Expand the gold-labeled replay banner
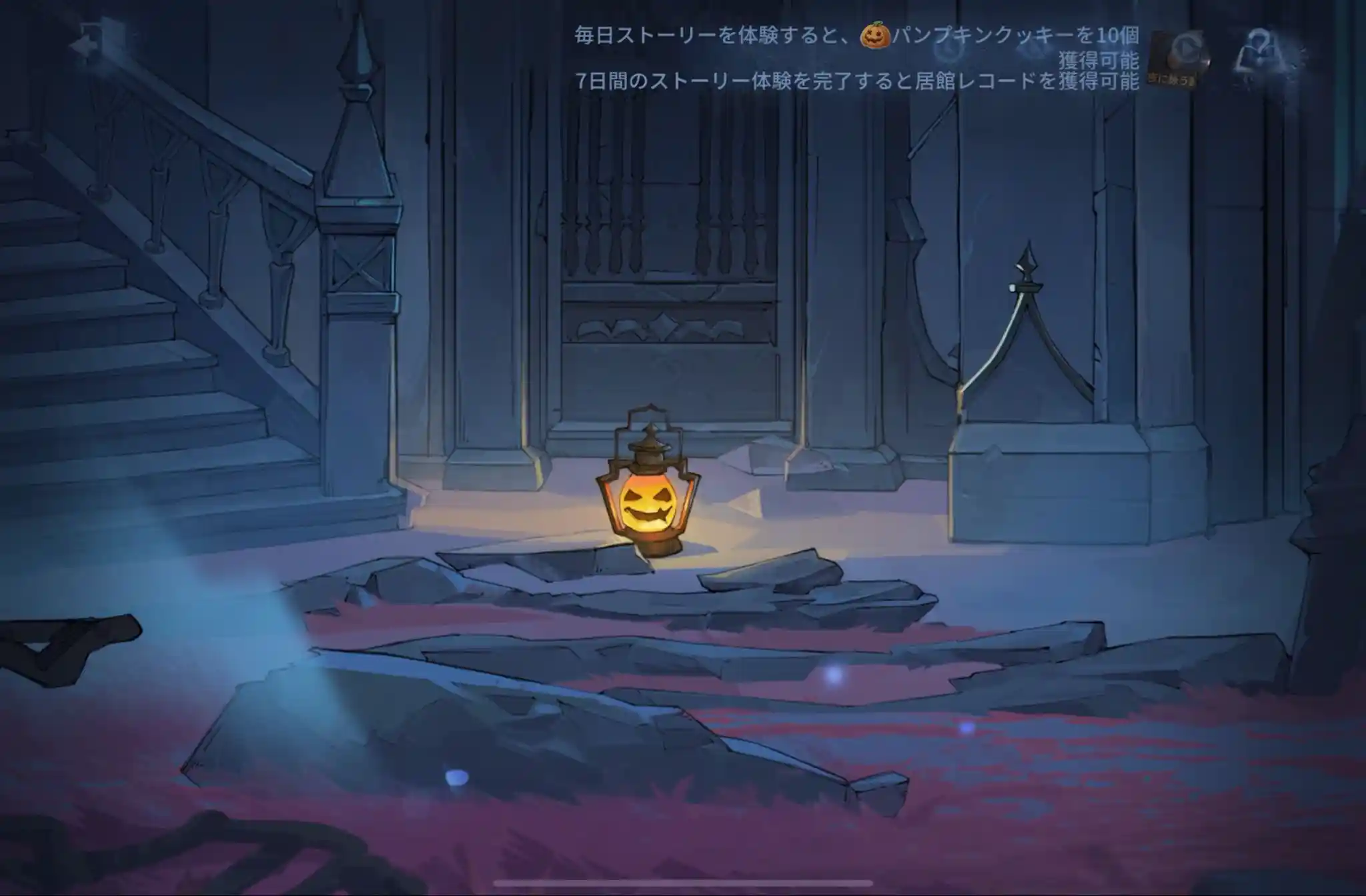Image resolution: width=1366 pixels, height=896 pixels. click(1174, 77)
